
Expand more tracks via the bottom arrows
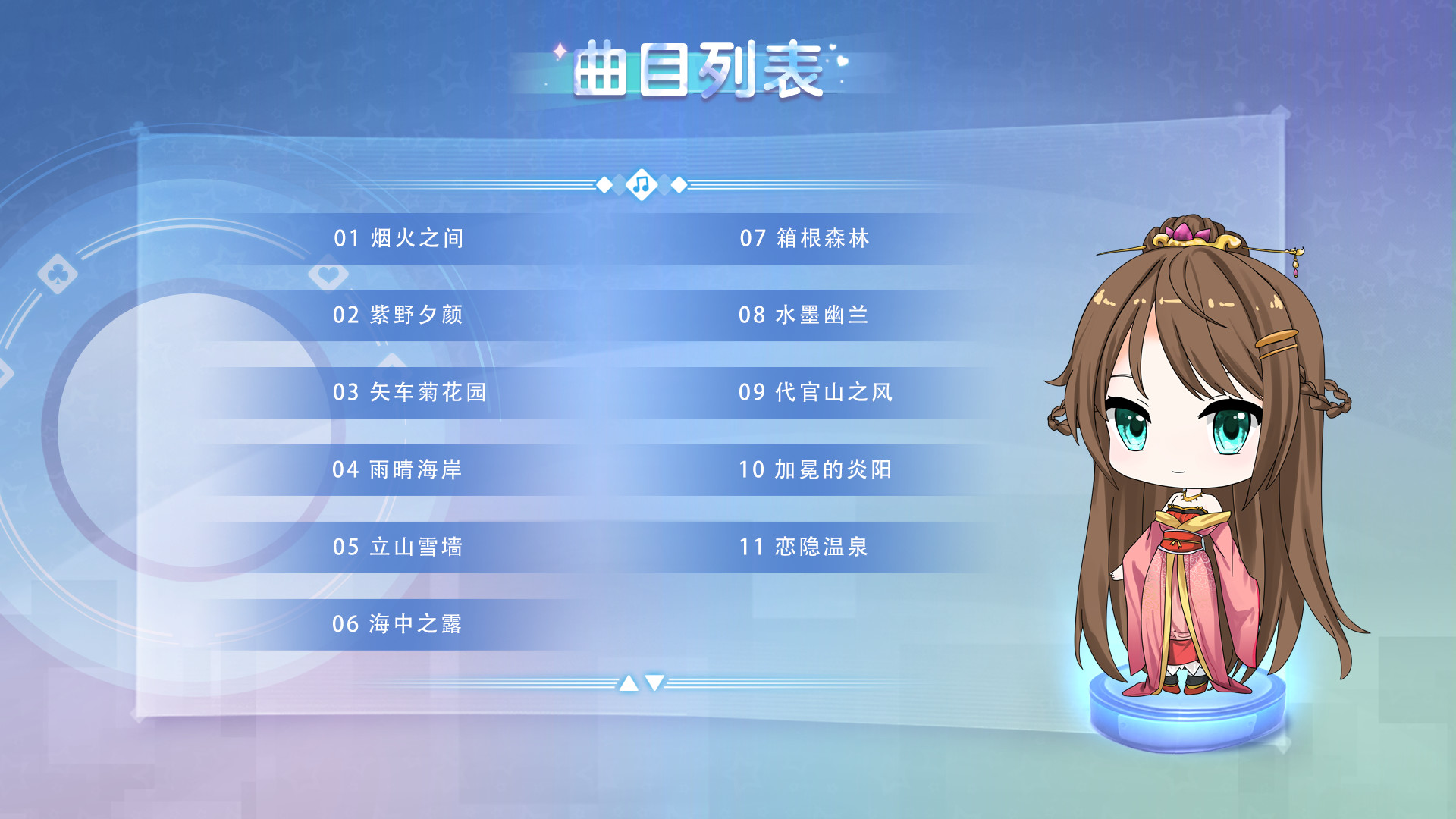click(641, 682)
